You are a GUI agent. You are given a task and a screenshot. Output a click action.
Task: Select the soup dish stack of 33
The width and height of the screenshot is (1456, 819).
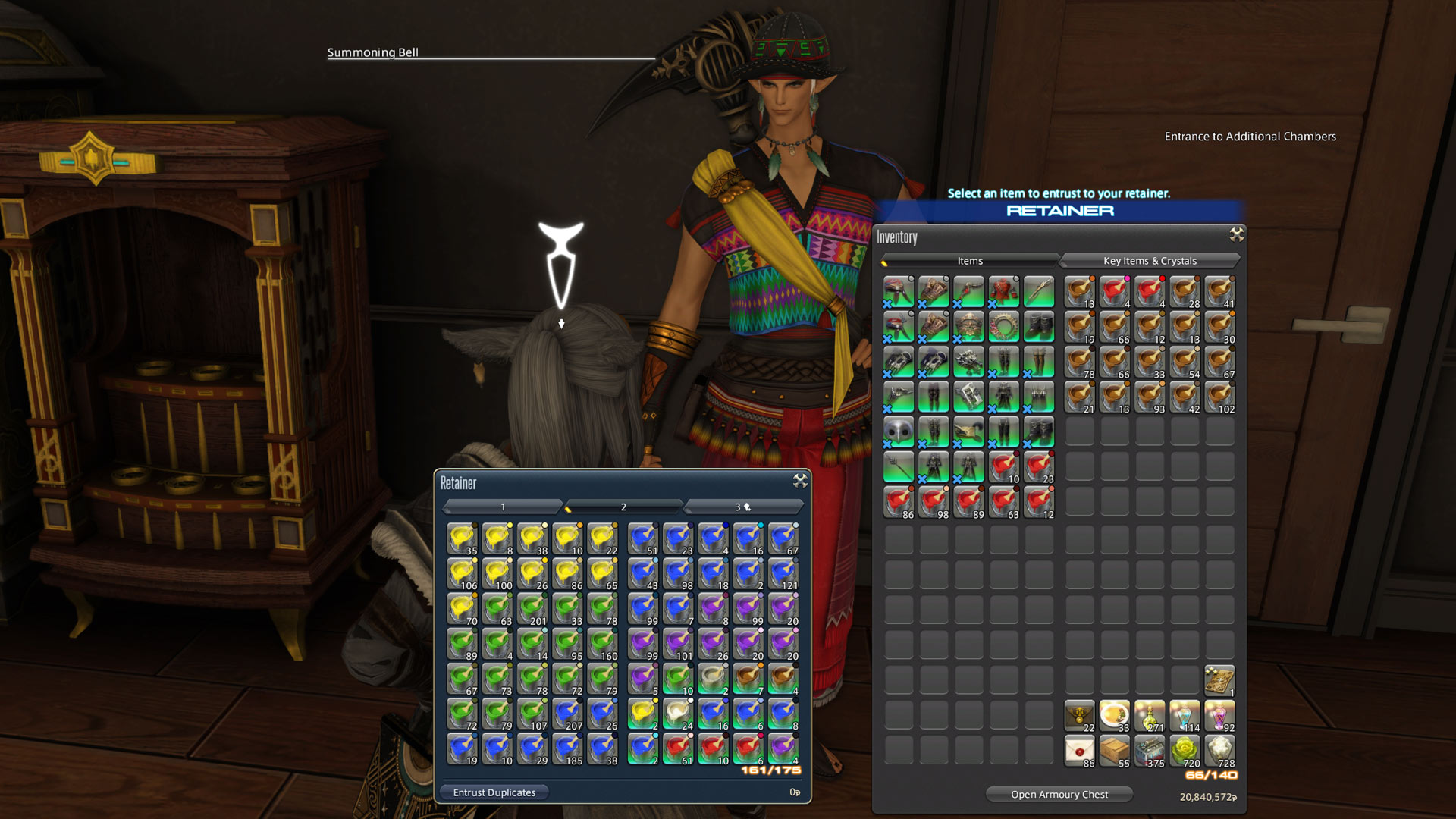click(1114, 714)
